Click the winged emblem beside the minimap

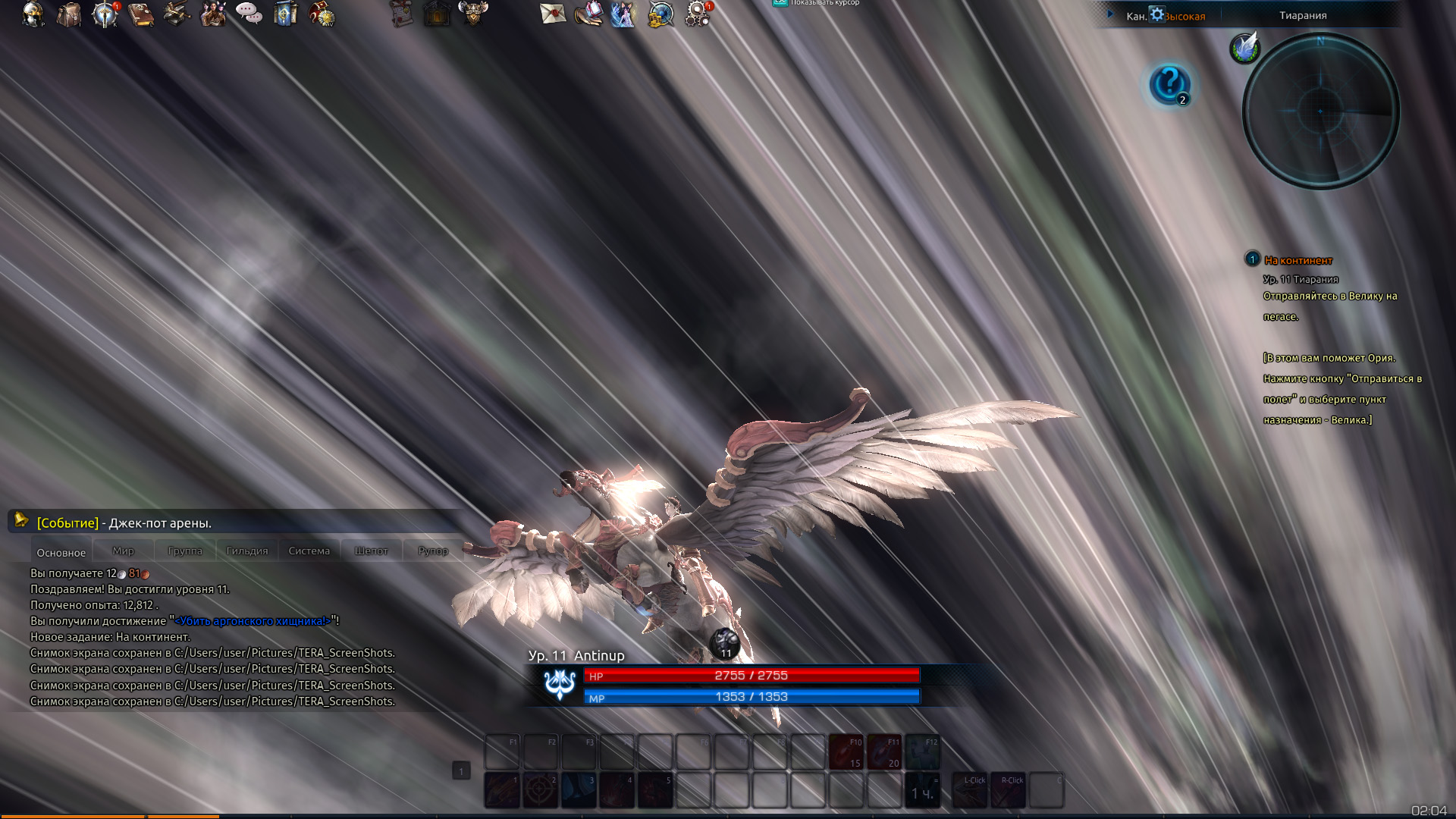(x=1244, y=48)
